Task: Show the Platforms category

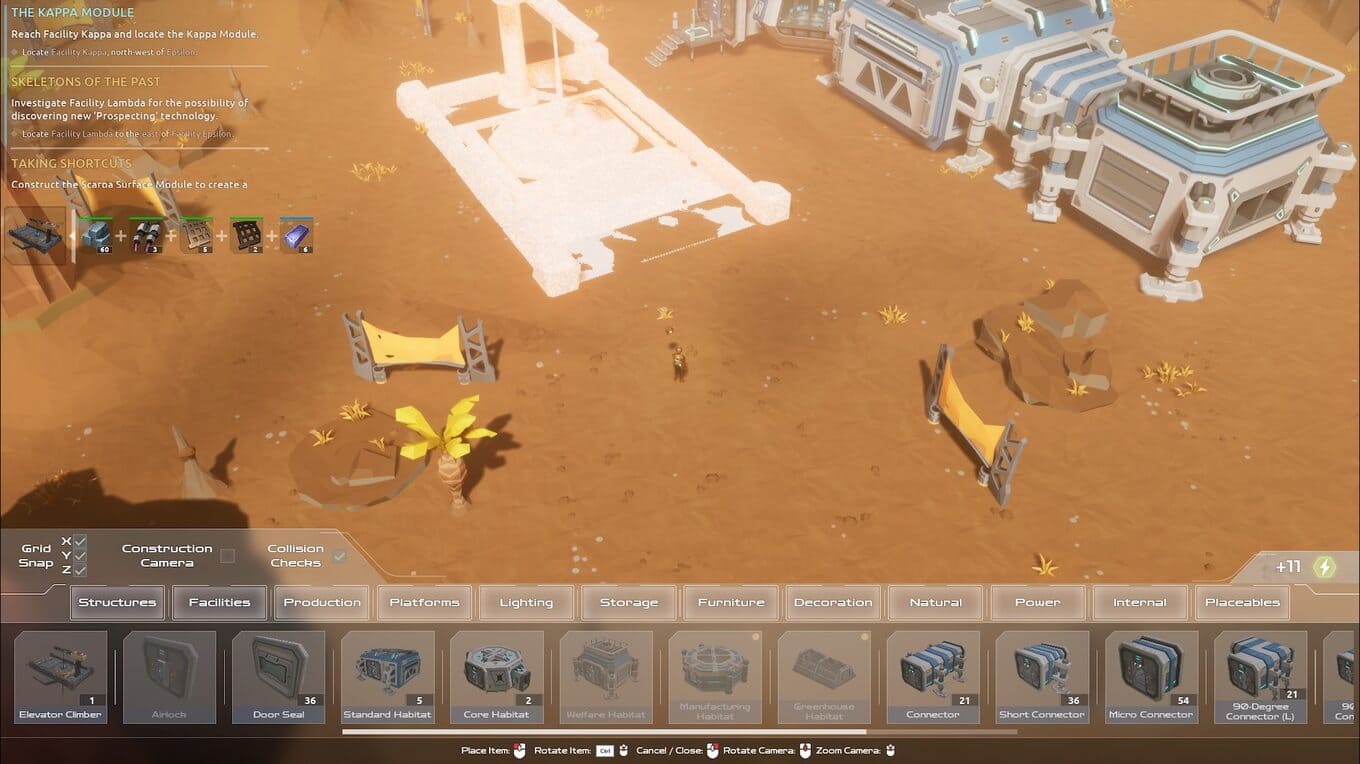Action: click(424, 602)
